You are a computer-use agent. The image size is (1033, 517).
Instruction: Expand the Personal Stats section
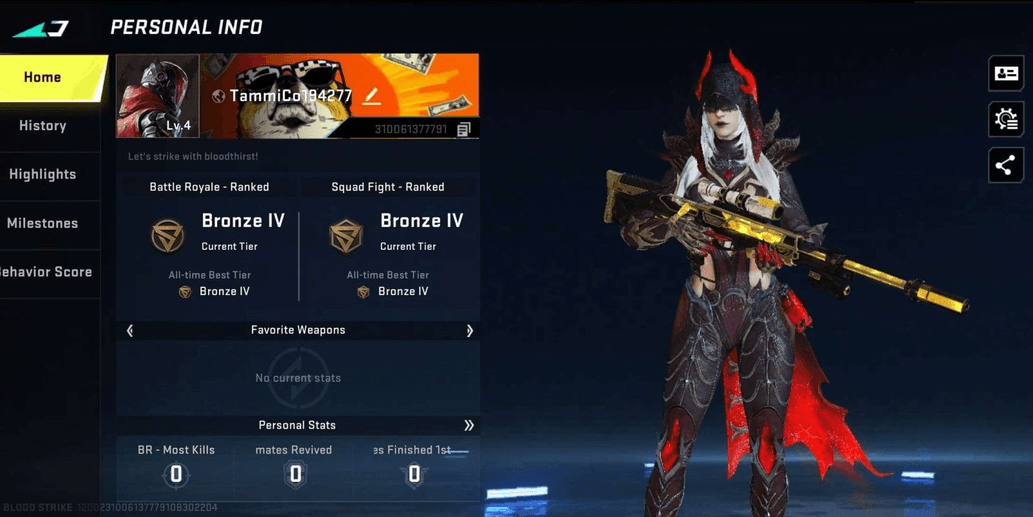click(468, 425)
